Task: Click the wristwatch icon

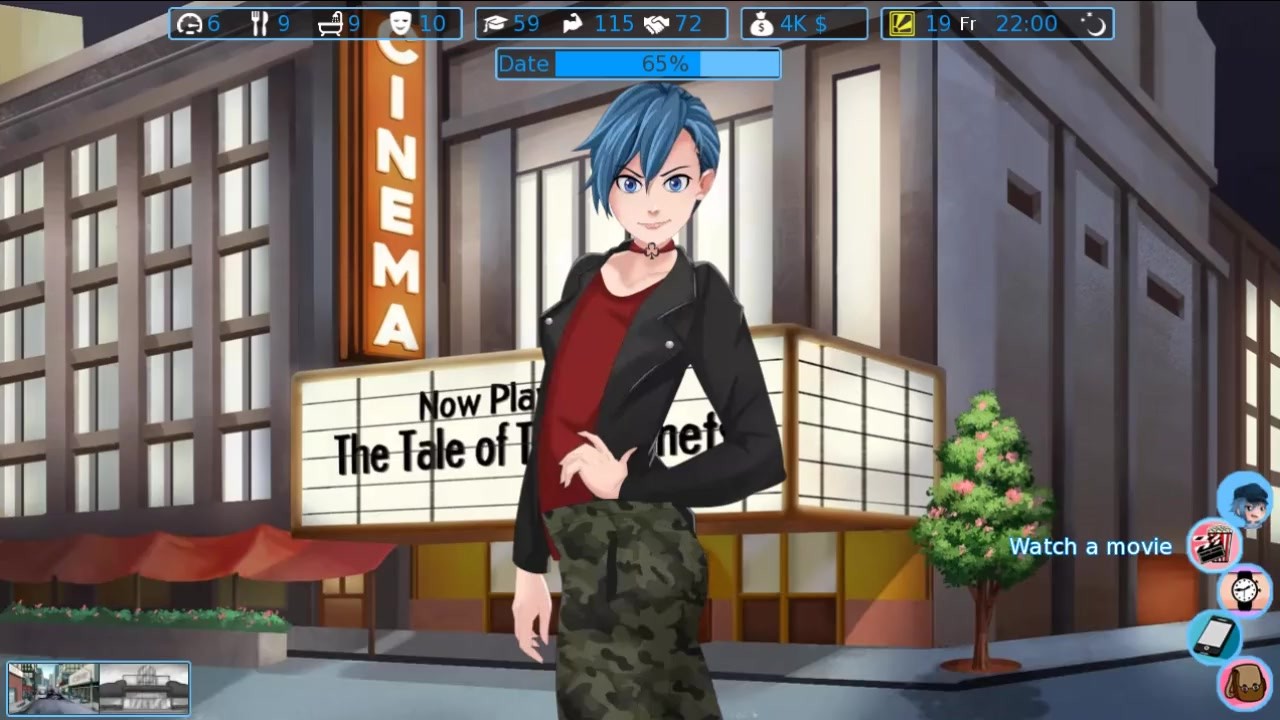Action: coord(1244,590)
